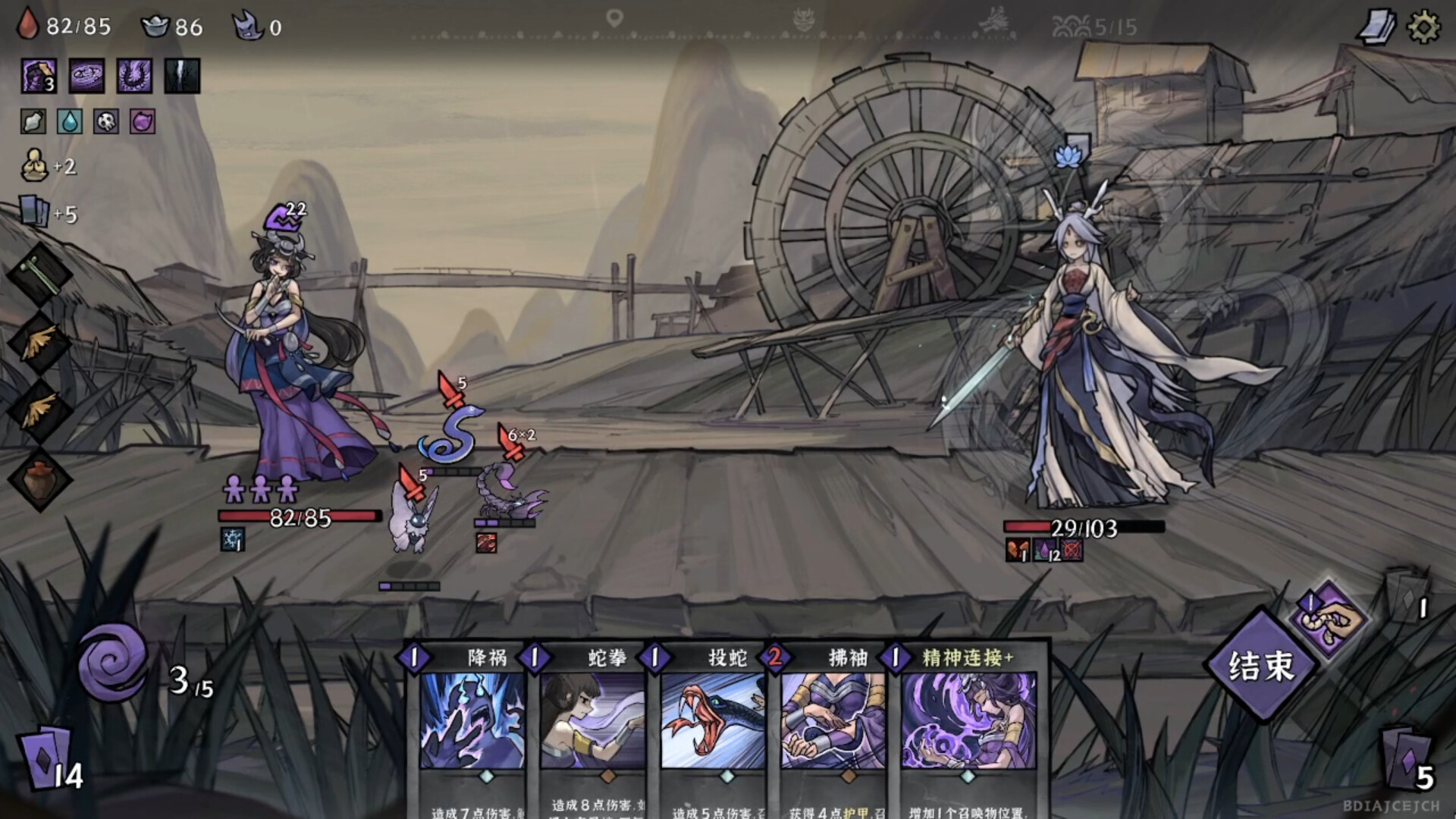Choose the 蛇拳 card
Viewport: 1456px width, 819px height.
click(591, 720)
